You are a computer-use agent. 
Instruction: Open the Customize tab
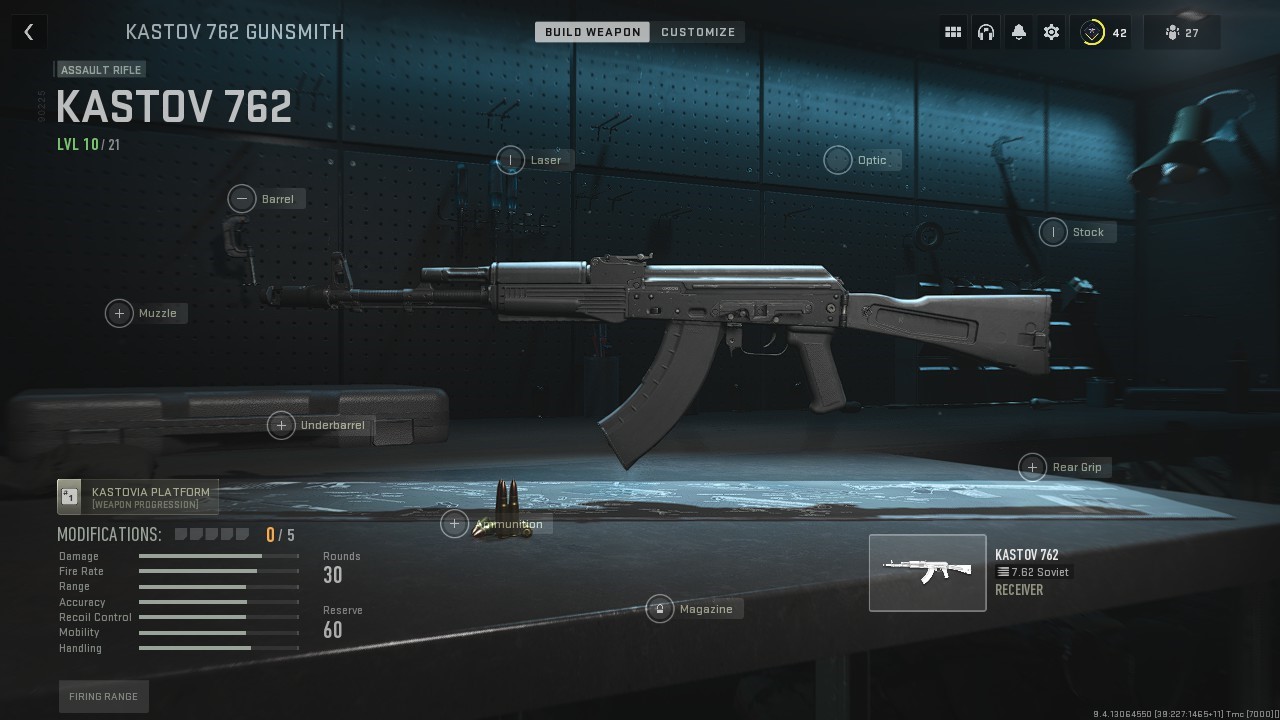(698, 32)
